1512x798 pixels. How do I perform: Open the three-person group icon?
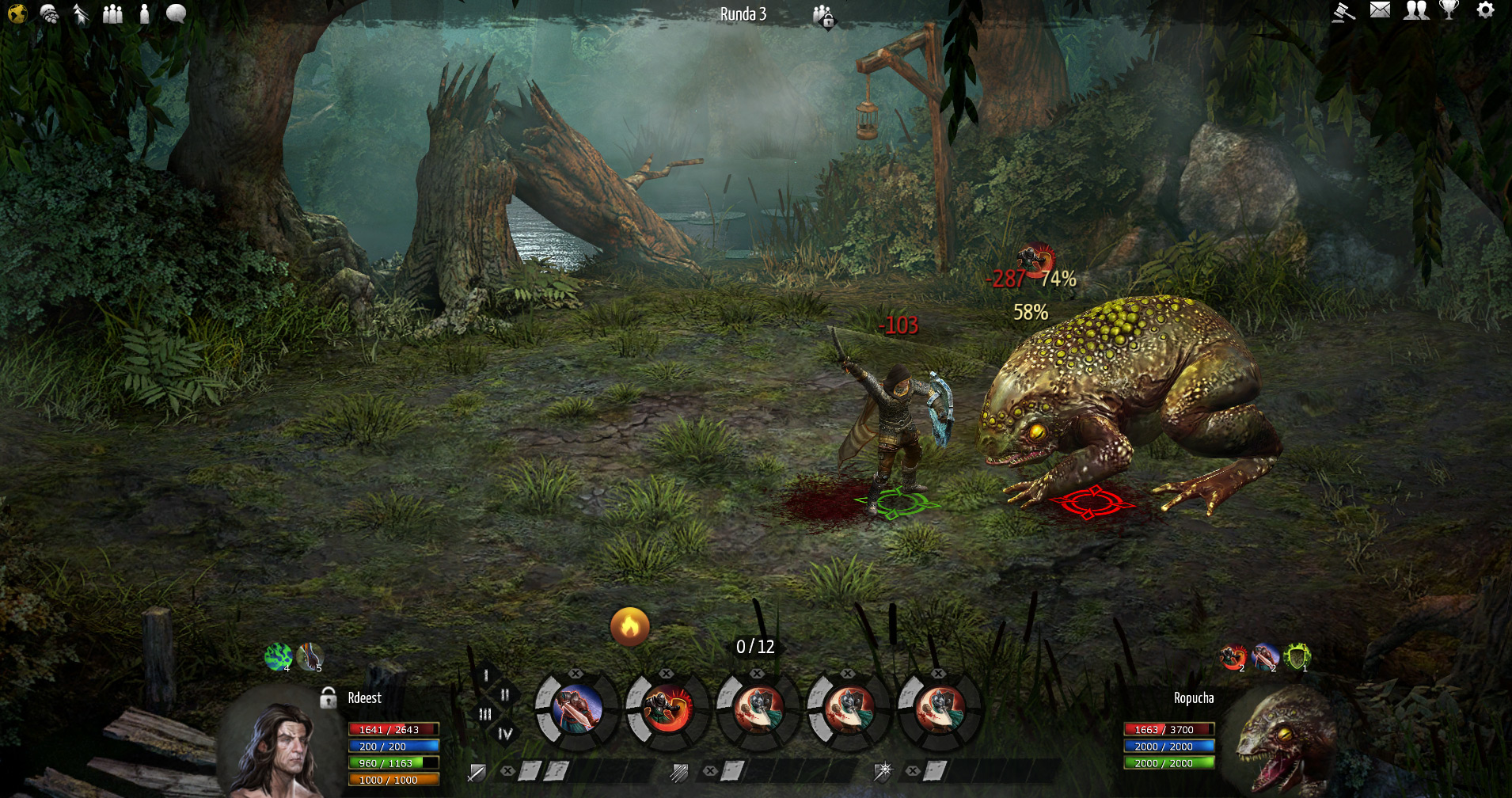[112, 13]
